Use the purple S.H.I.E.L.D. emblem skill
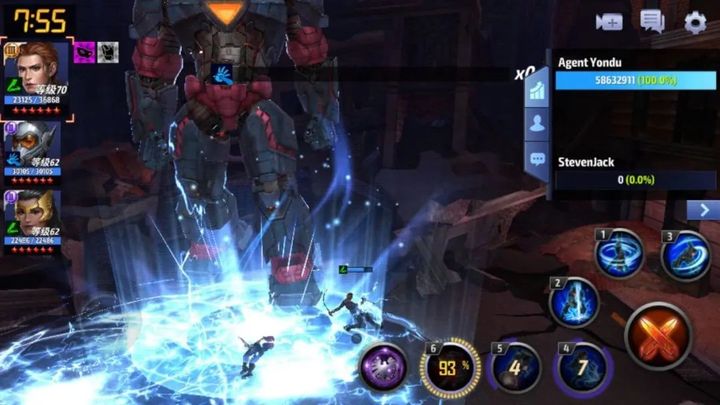720x405 pixels. point(383,366)
